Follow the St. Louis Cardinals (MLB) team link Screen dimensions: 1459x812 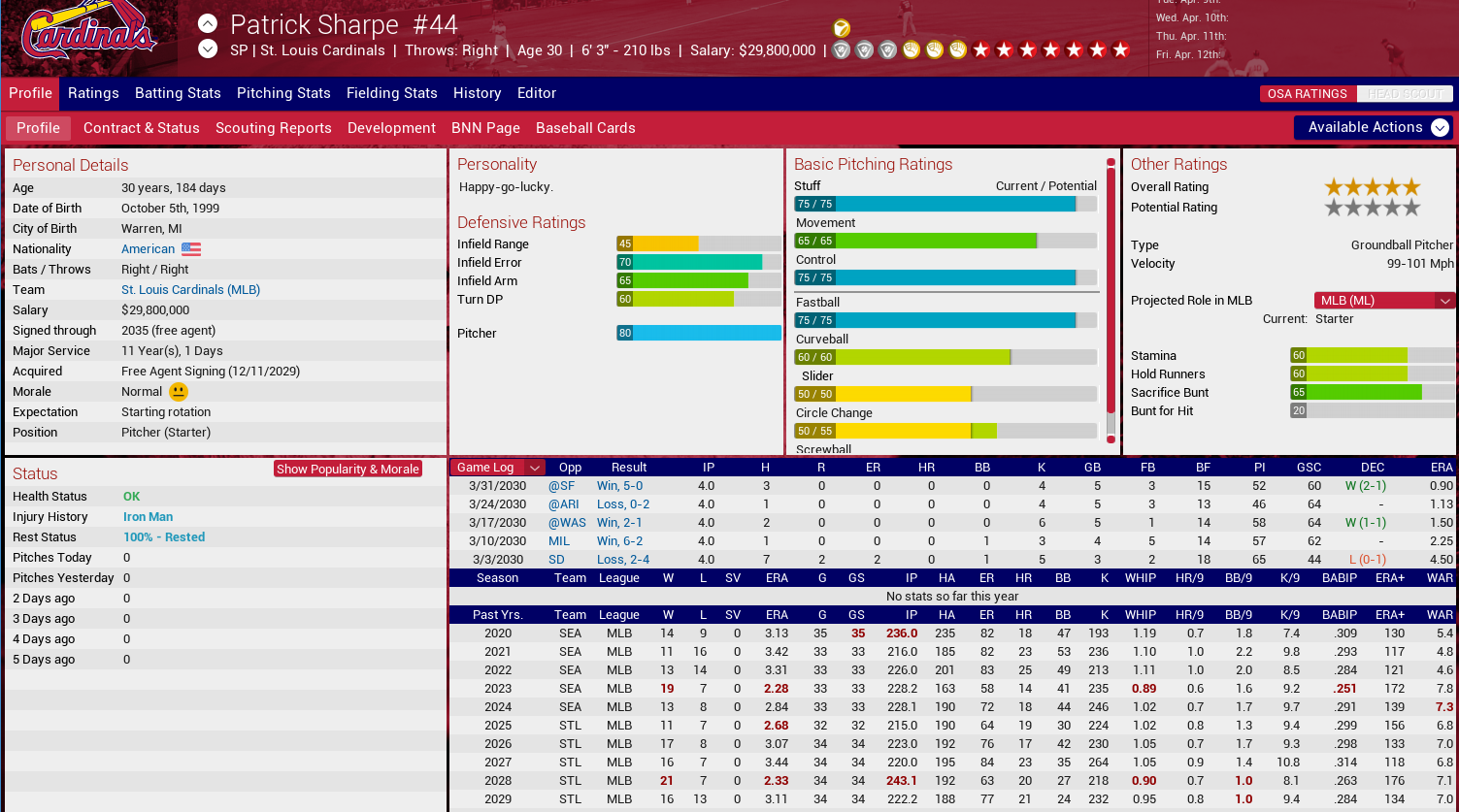(190, 290)
